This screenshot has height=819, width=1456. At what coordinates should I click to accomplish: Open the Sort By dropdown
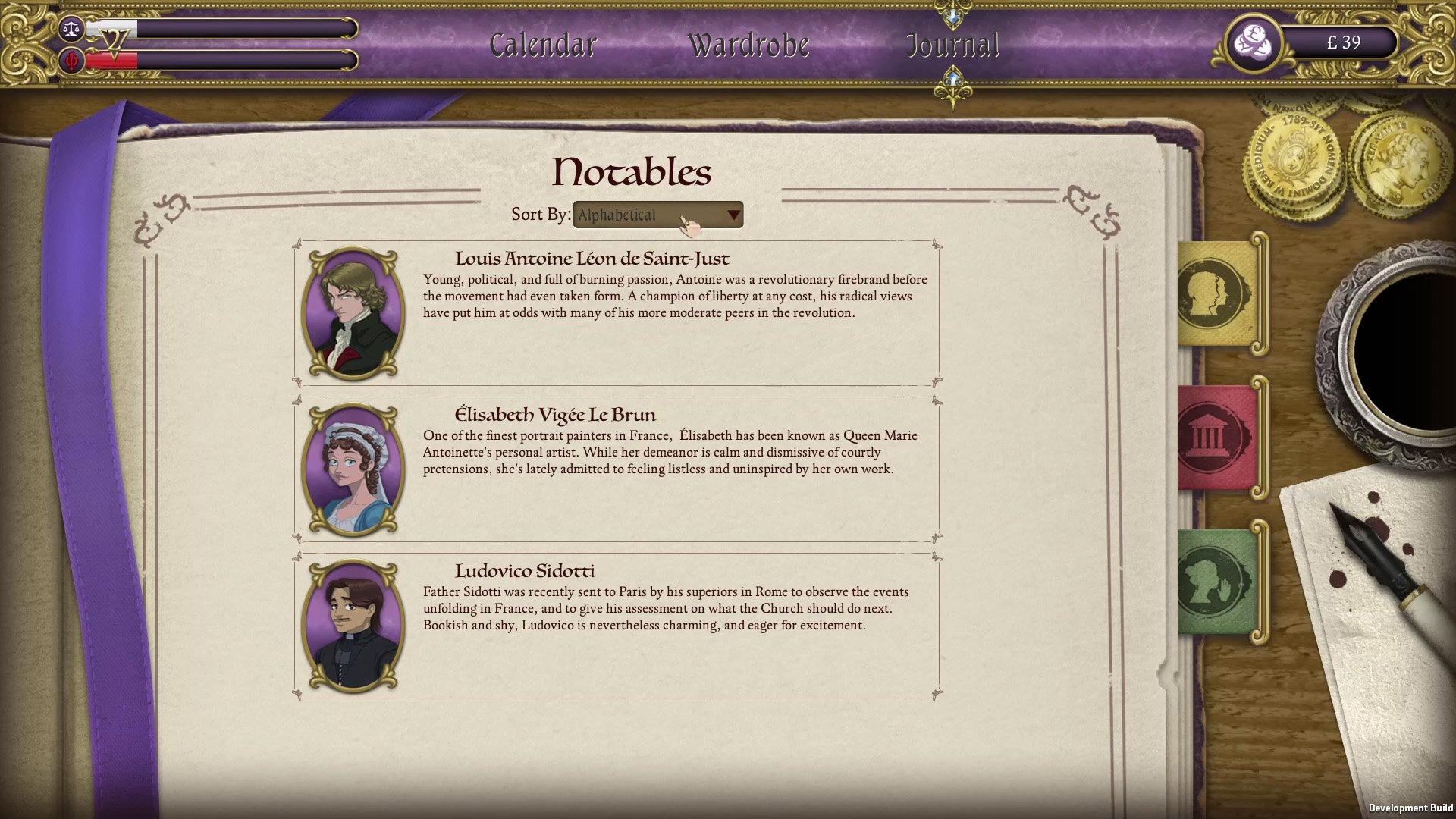click(x=657, y=215)
